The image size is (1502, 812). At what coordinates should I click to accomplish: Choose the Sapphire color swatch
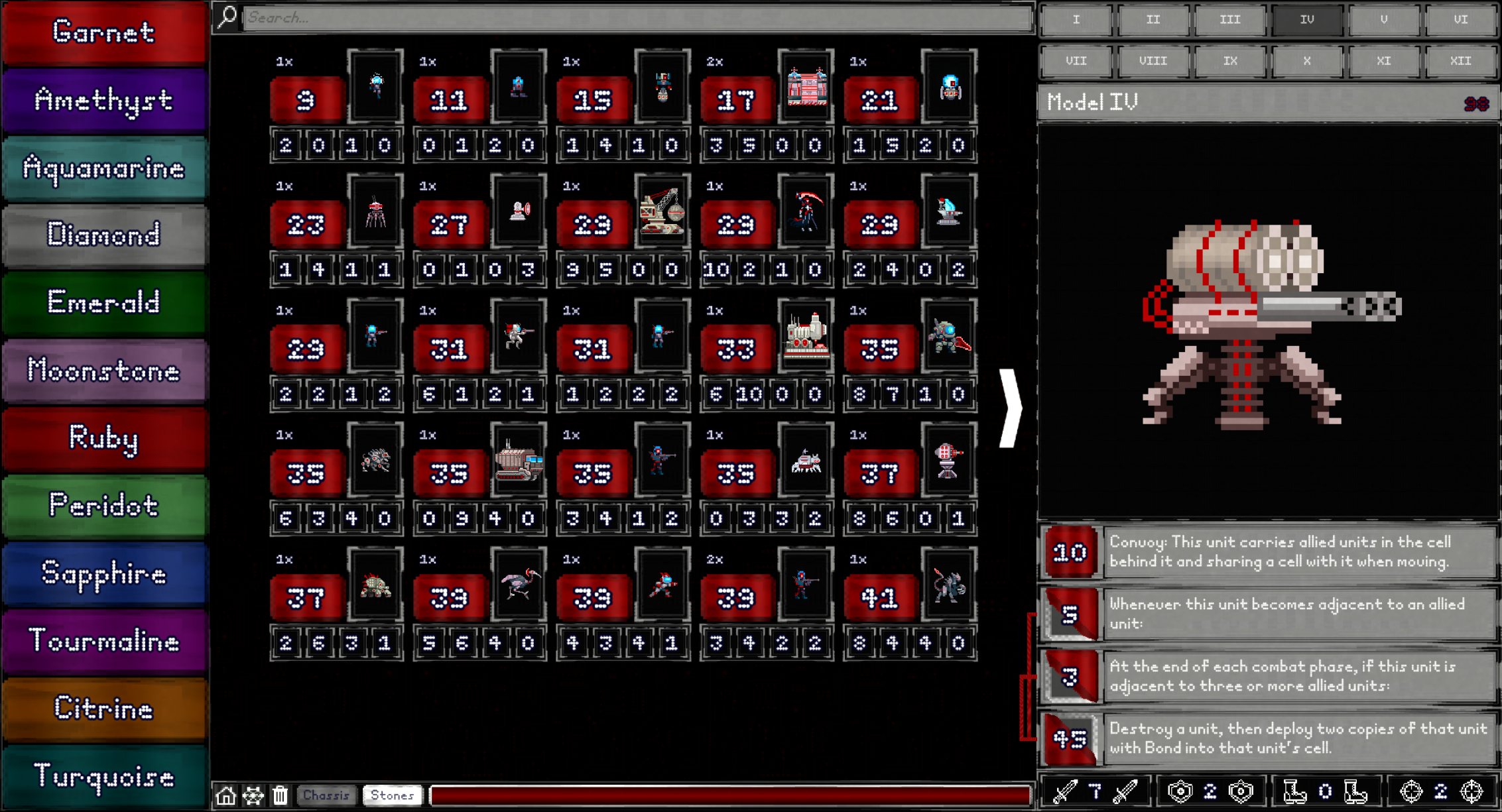[x=104, y=574]
